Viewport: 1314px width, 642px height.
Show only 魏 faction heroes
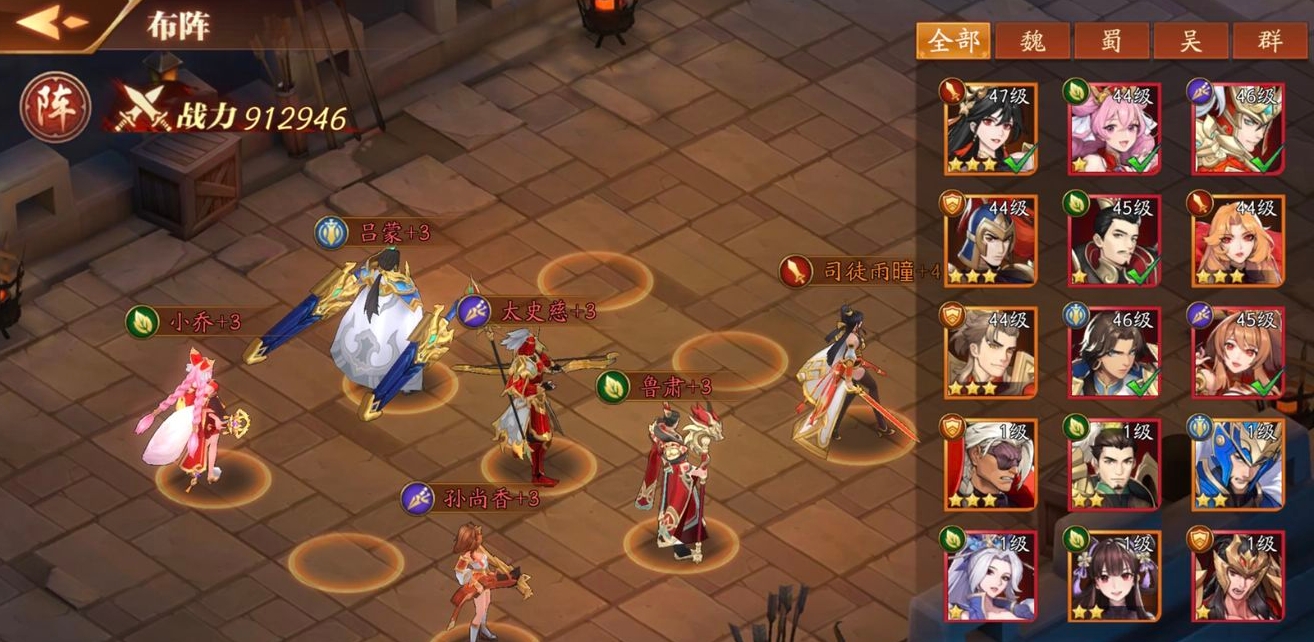[x=1032, y=41]
